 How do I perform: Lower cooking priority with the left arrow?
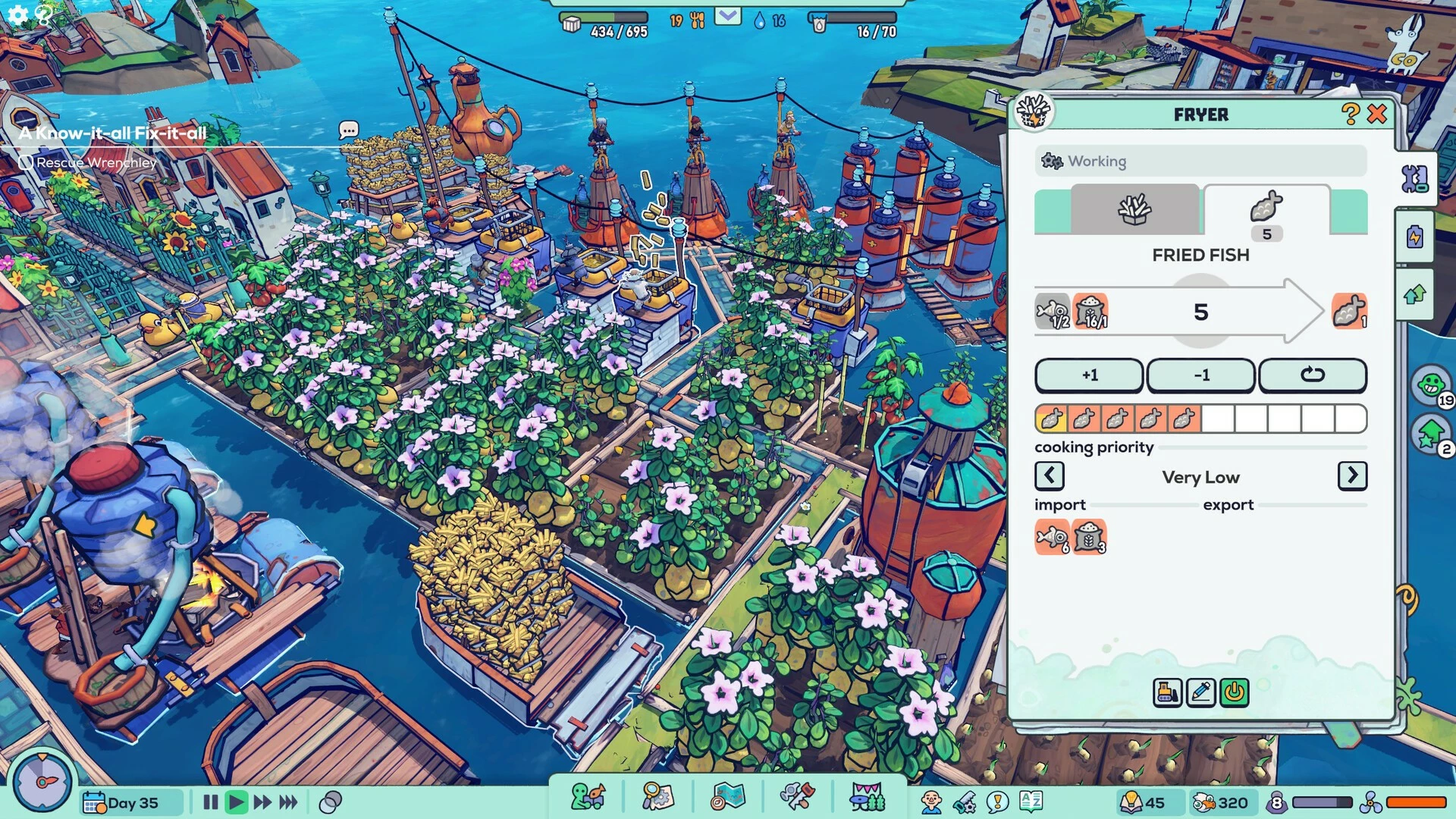1050,476
